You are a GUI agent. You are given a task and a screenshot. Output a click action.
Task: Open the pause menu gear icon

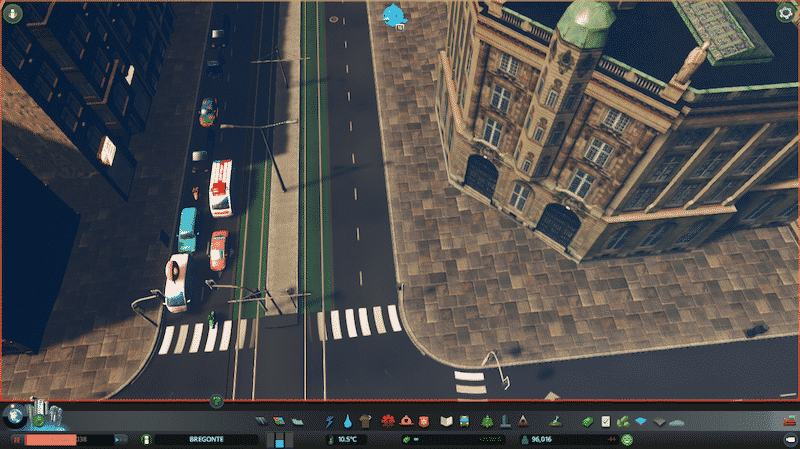coord(786,12)
